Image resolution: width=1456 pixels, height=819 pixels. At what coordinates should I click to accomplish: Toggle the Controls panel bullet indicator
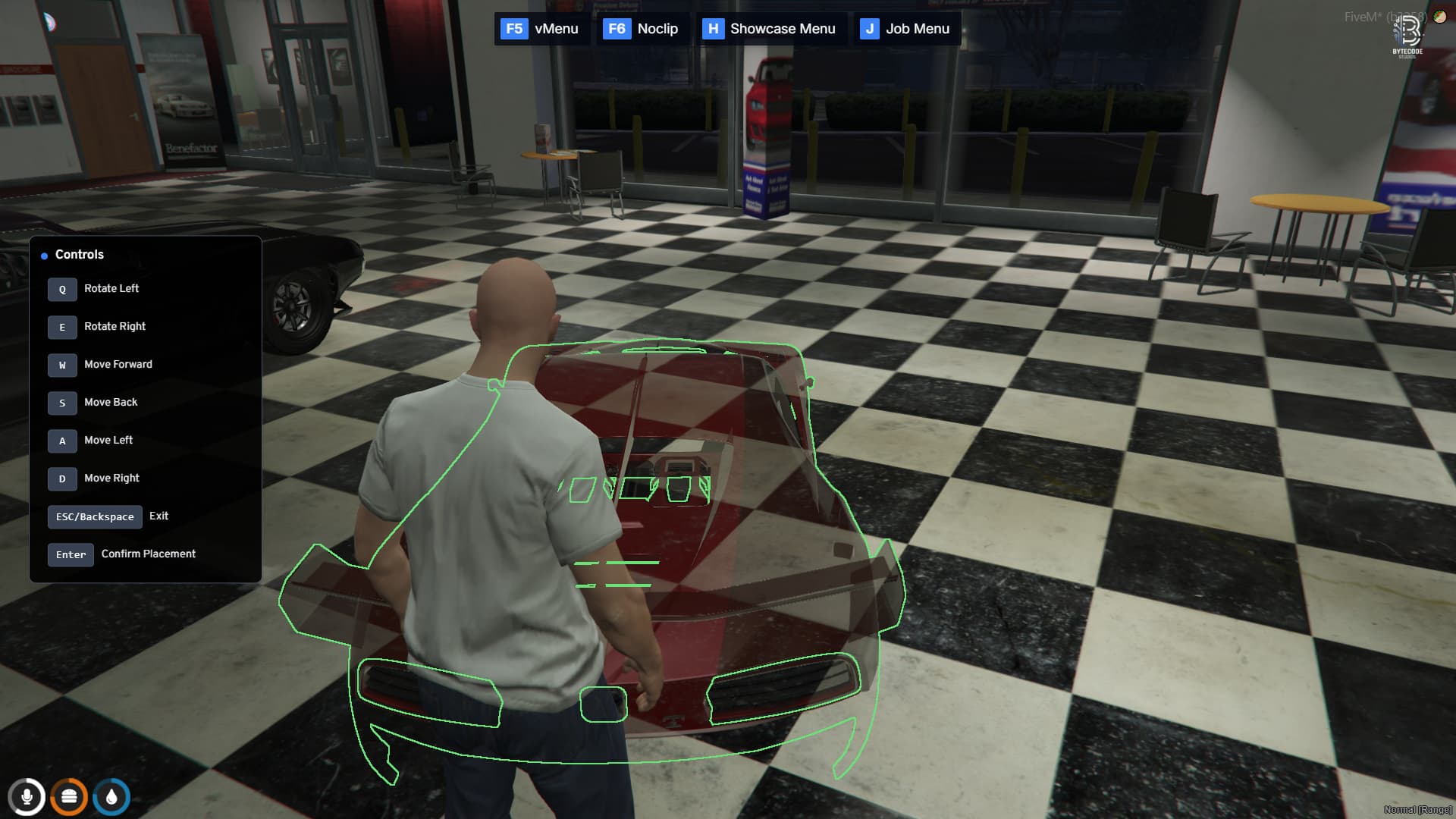click(x=43, y=256)
